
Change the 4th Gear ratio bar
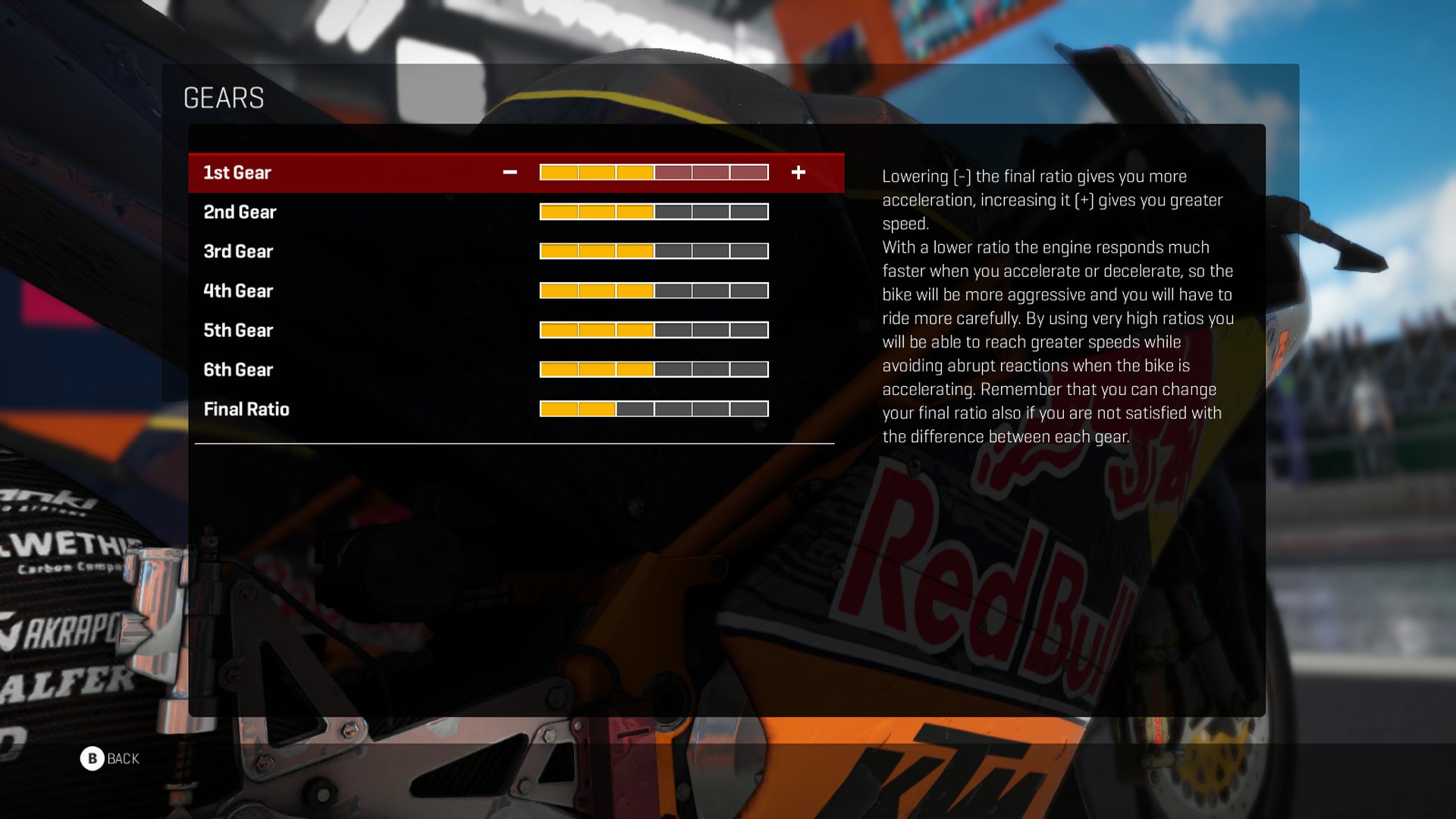pyautogui.click(x=654, y=291)
